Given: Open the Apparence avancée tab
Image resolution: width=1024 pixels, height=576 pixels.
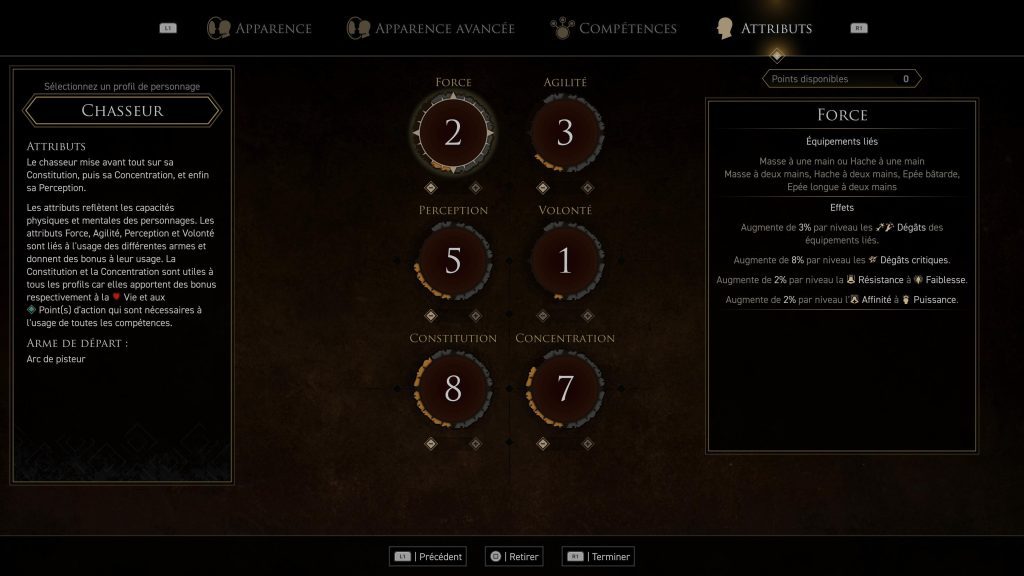Looking at the screenshot, I should tap(431, 28).
